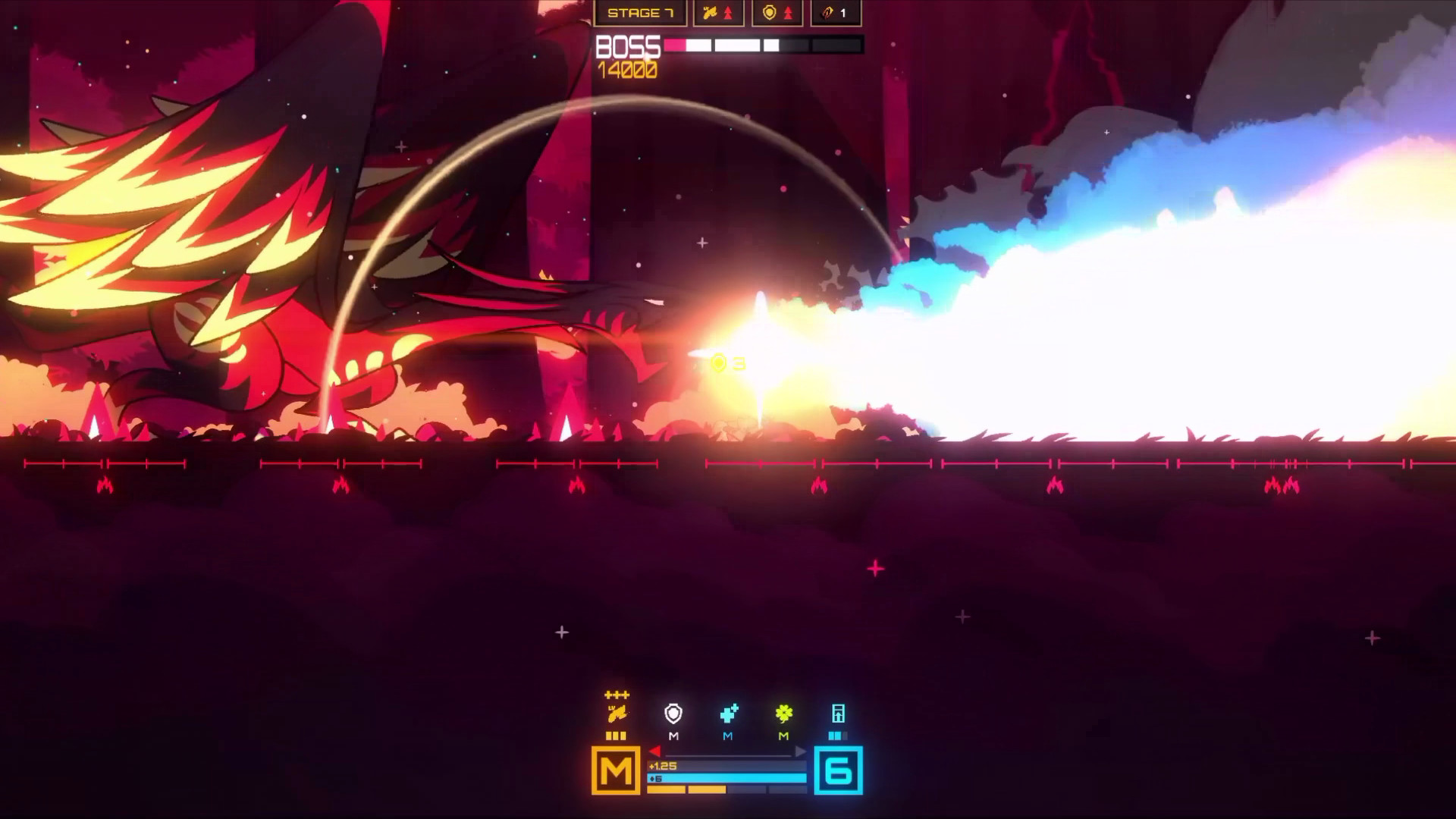
Task: Click the shield upgrade icon in top bar
Action: [x=768, y=12]
